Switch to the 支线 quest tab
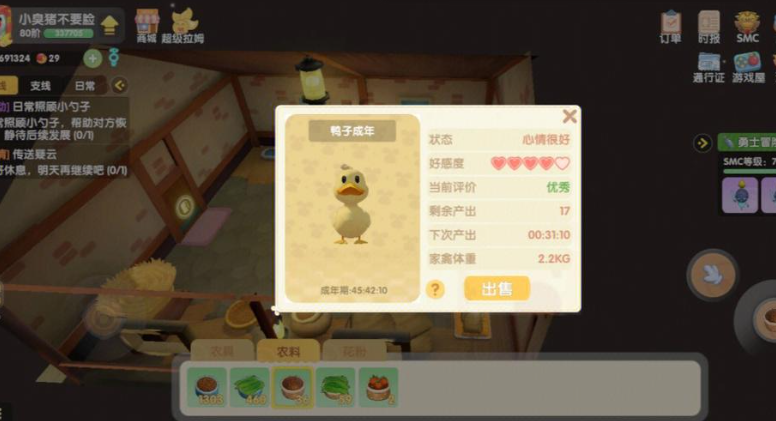This screenshot has width=776, height=421. [41, 86]
